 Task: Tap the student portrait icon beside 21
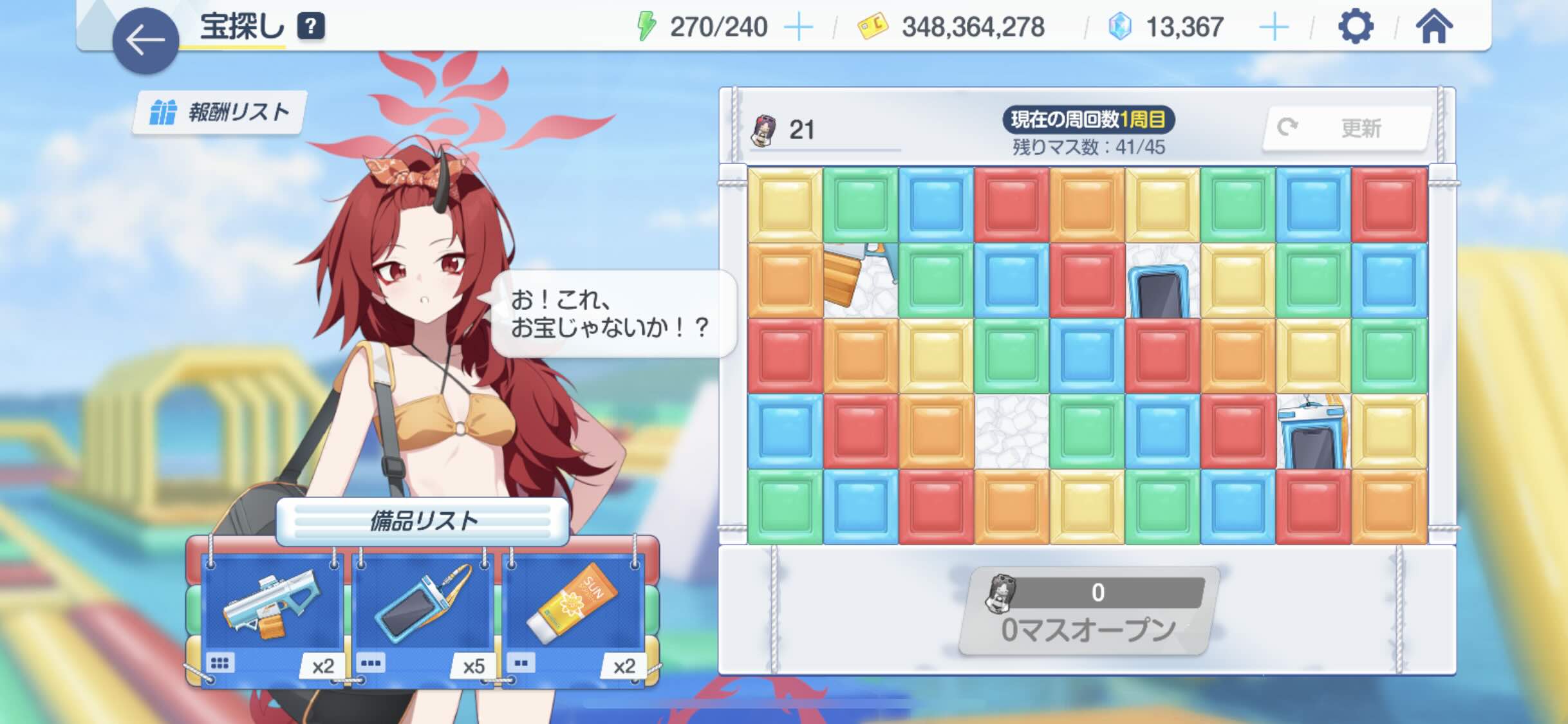click(x=763, y=129)
